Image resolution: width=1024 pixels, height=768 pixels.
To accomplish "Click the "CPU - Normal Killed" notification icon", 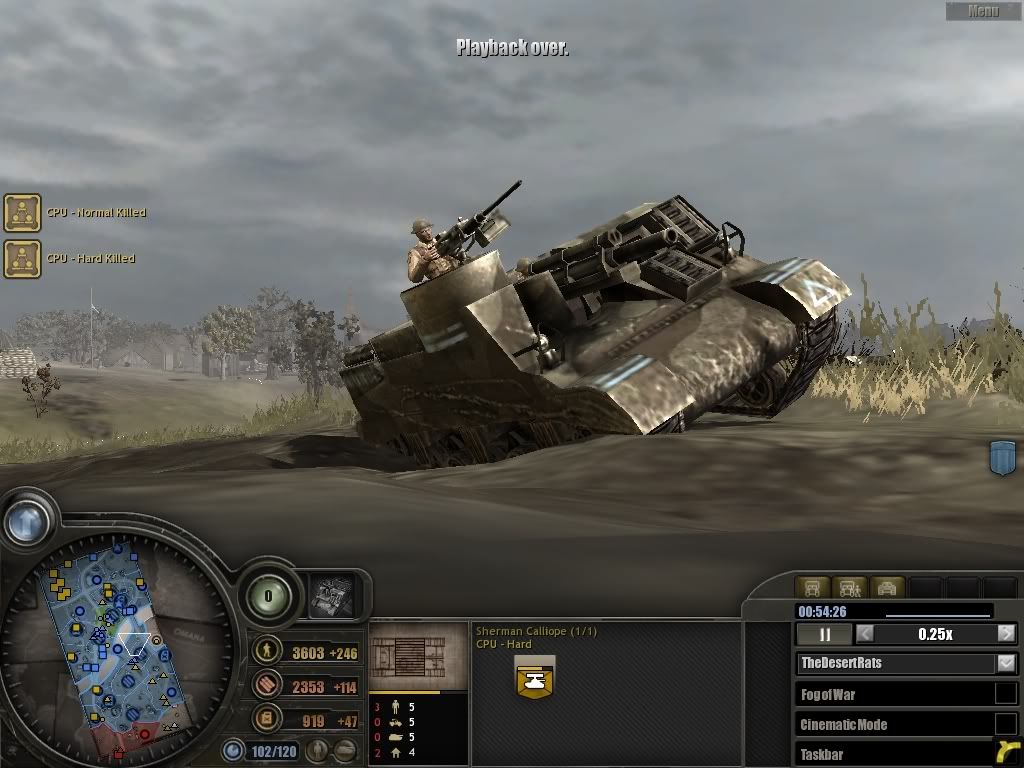I will point(22,213).
